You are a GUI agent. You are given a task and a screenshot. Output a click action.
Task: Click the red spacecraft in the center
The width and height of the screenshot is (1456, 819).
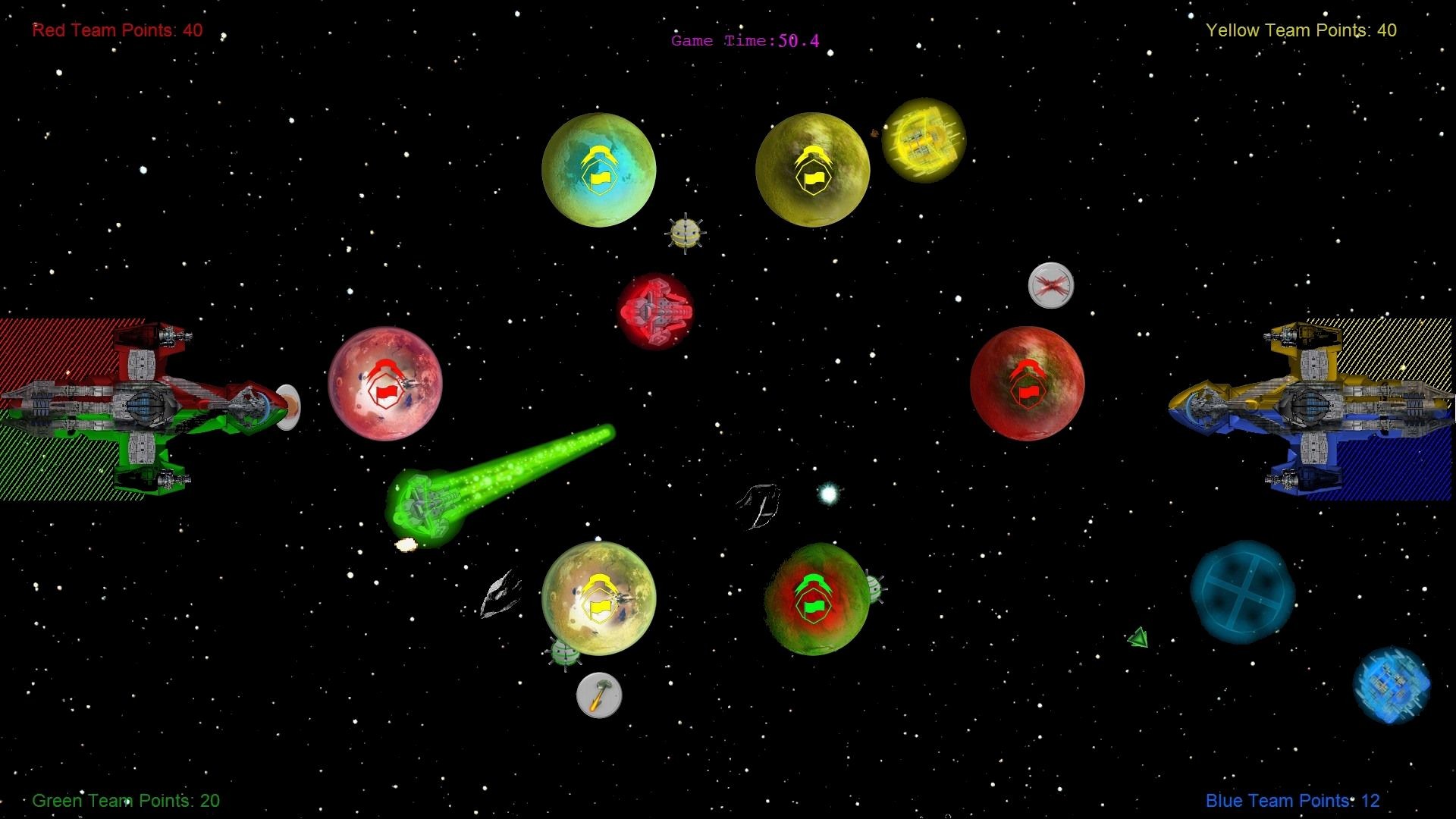coord(657,312)
